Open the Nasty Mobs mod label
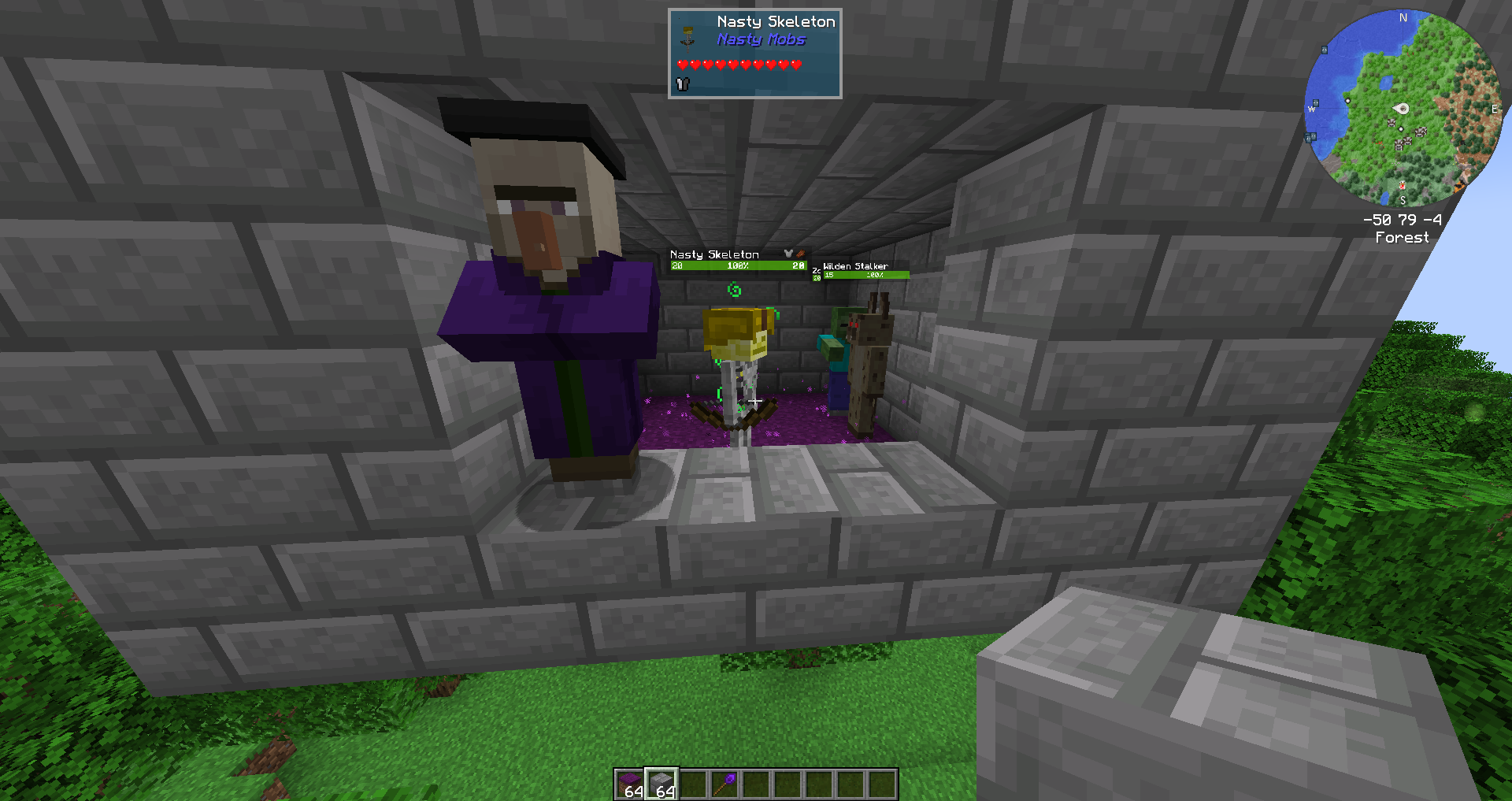The width and height of the screenshot is (1512, 801). 760,39
